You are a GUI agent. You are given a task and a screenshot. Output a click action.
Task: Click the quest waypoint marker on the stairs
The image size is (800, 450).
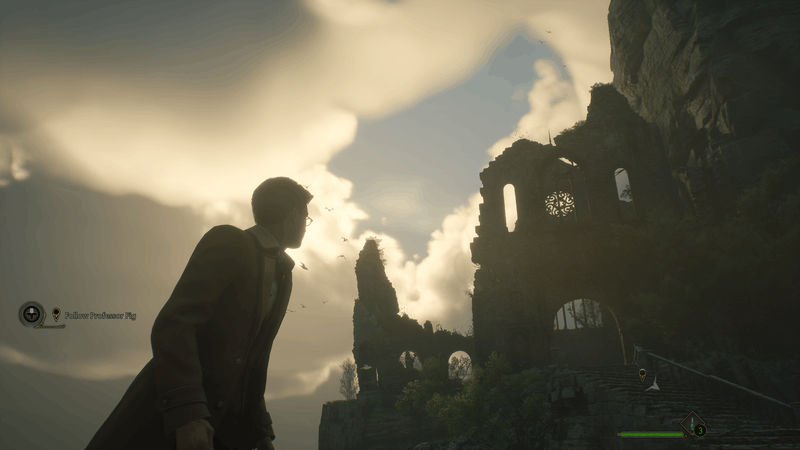642,374
